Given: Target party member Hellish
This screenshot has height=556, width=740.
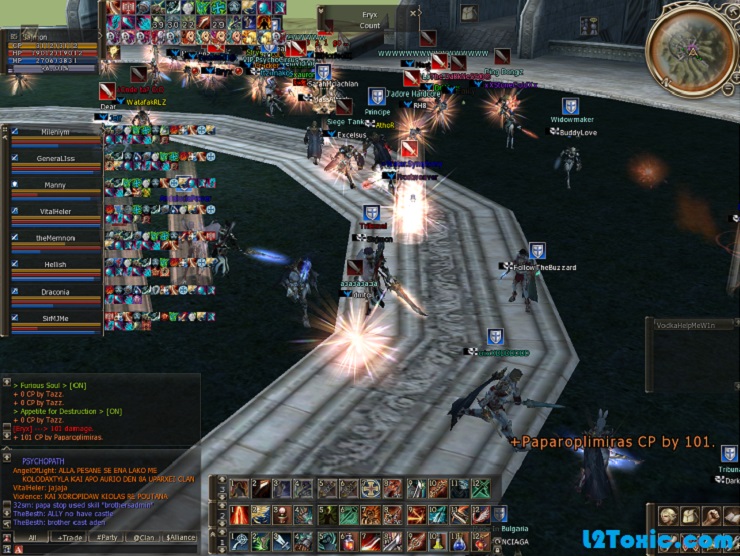Looking at the screenshot, I should (55, 265).
